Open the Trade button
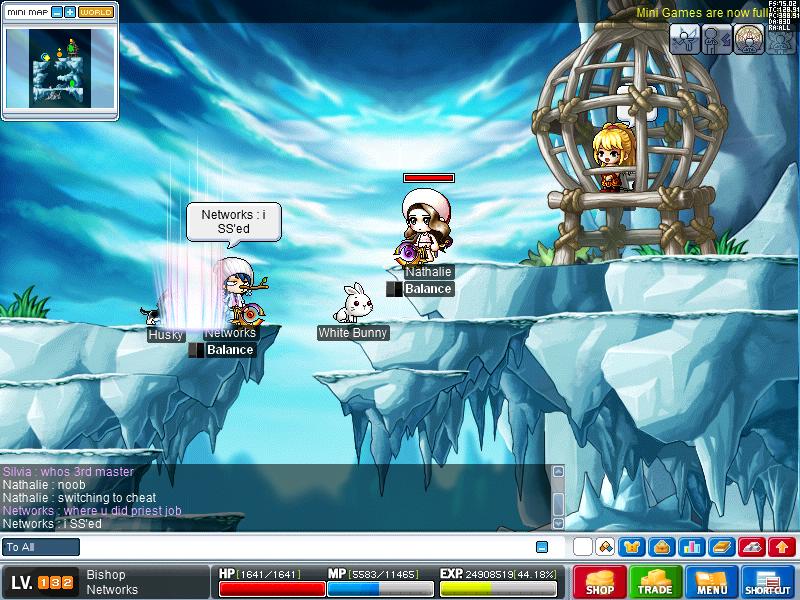This screenshot has width=800, height=600. [656, 582]
